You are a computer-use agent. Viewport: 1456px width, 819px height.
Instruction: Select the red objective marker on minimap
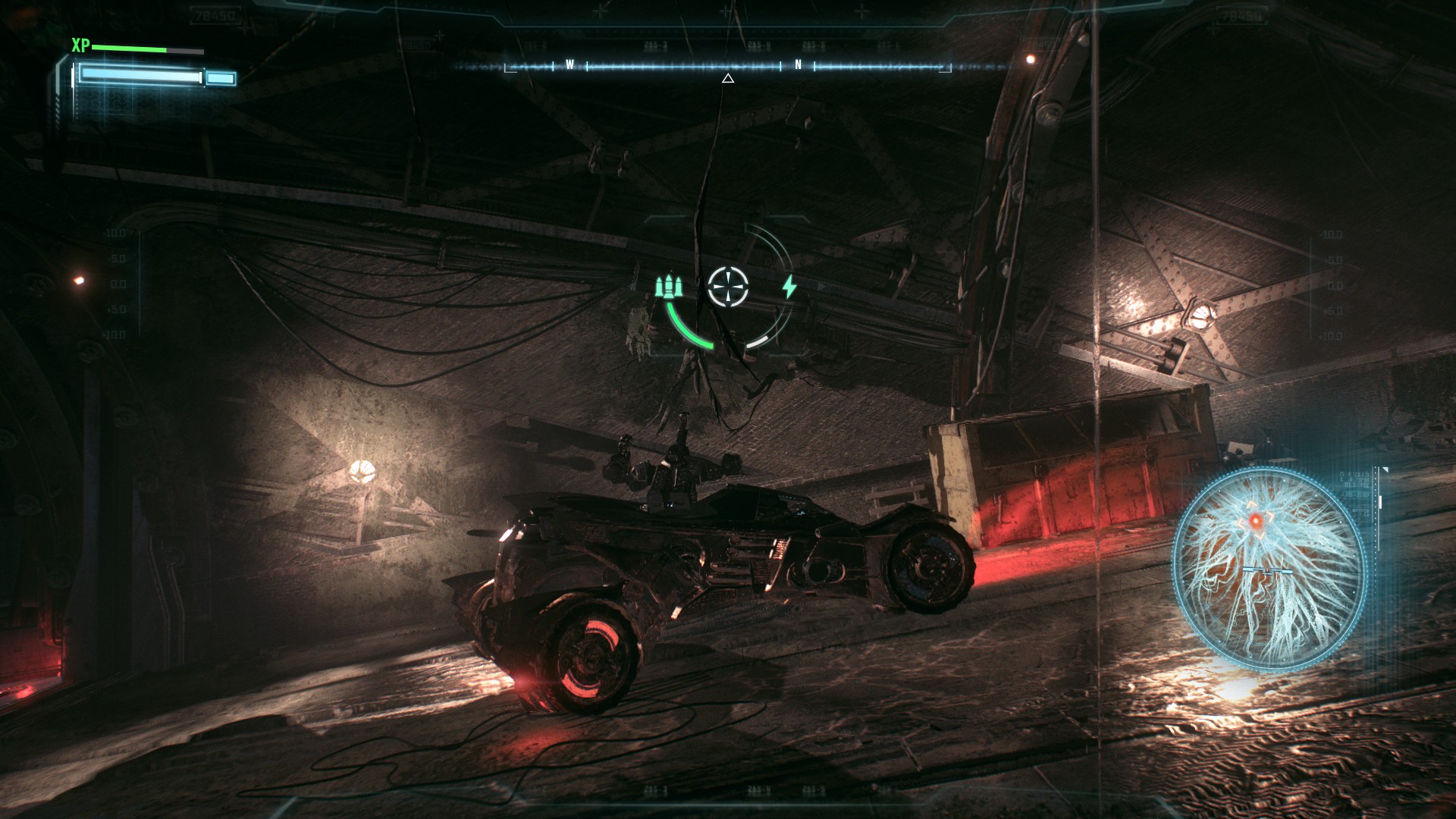click(x=1255, y=520)
